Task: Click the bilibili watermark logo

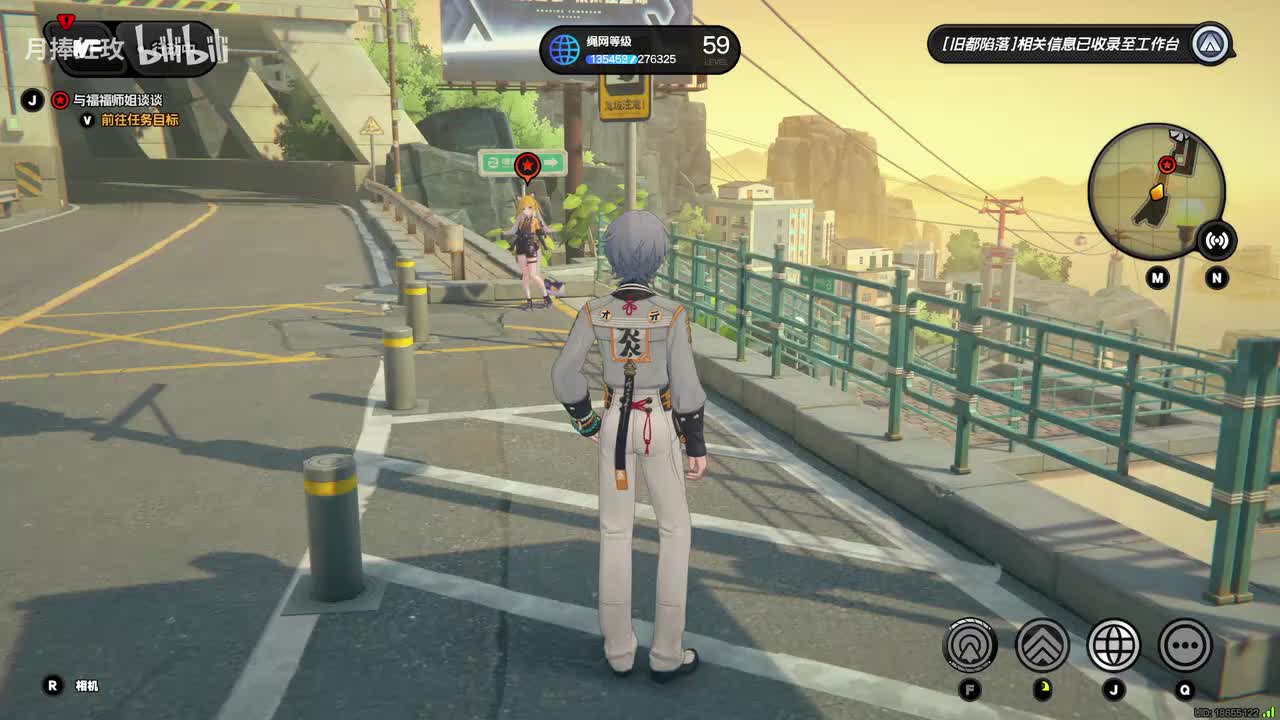Action: tap(181, 48)
